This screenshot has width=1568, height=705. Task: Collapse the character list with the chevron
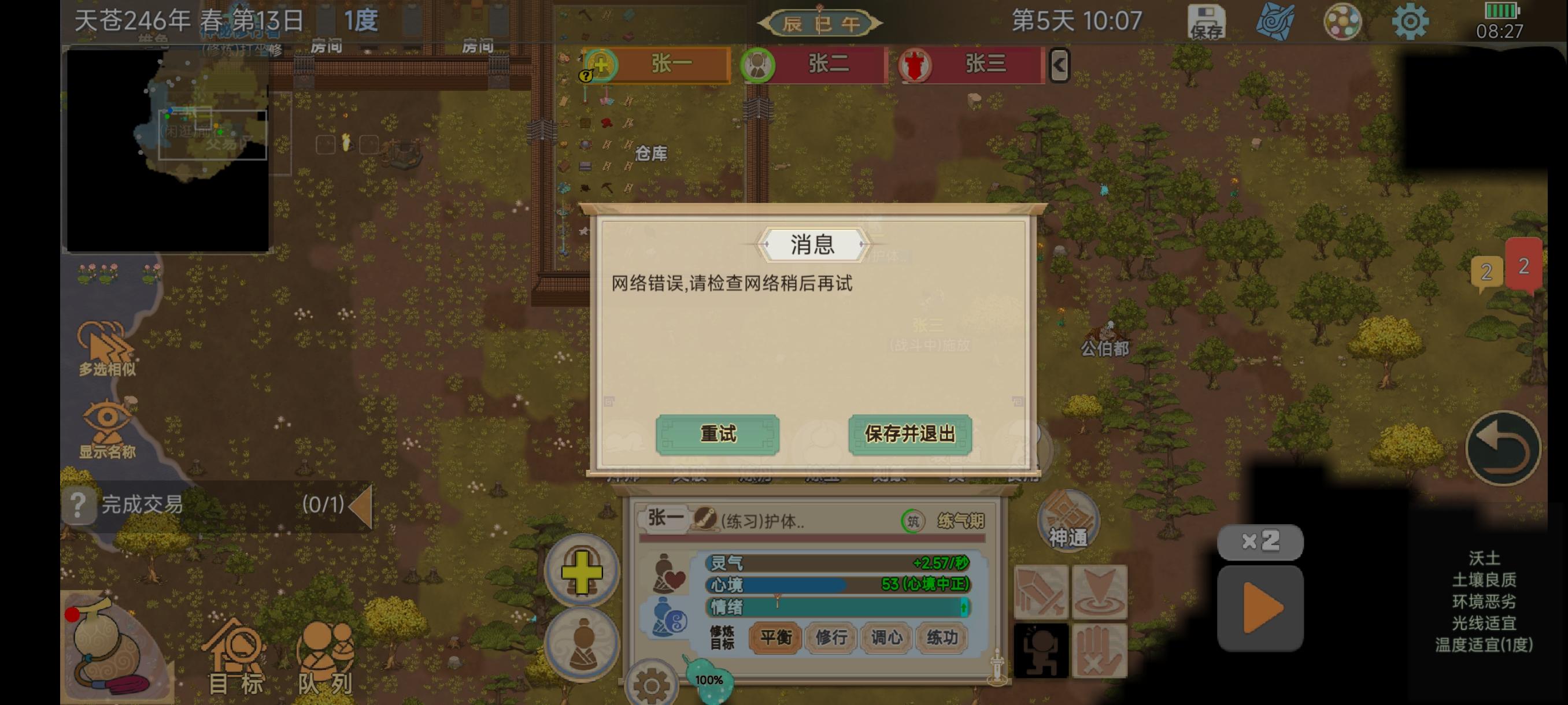[1059, 65]
